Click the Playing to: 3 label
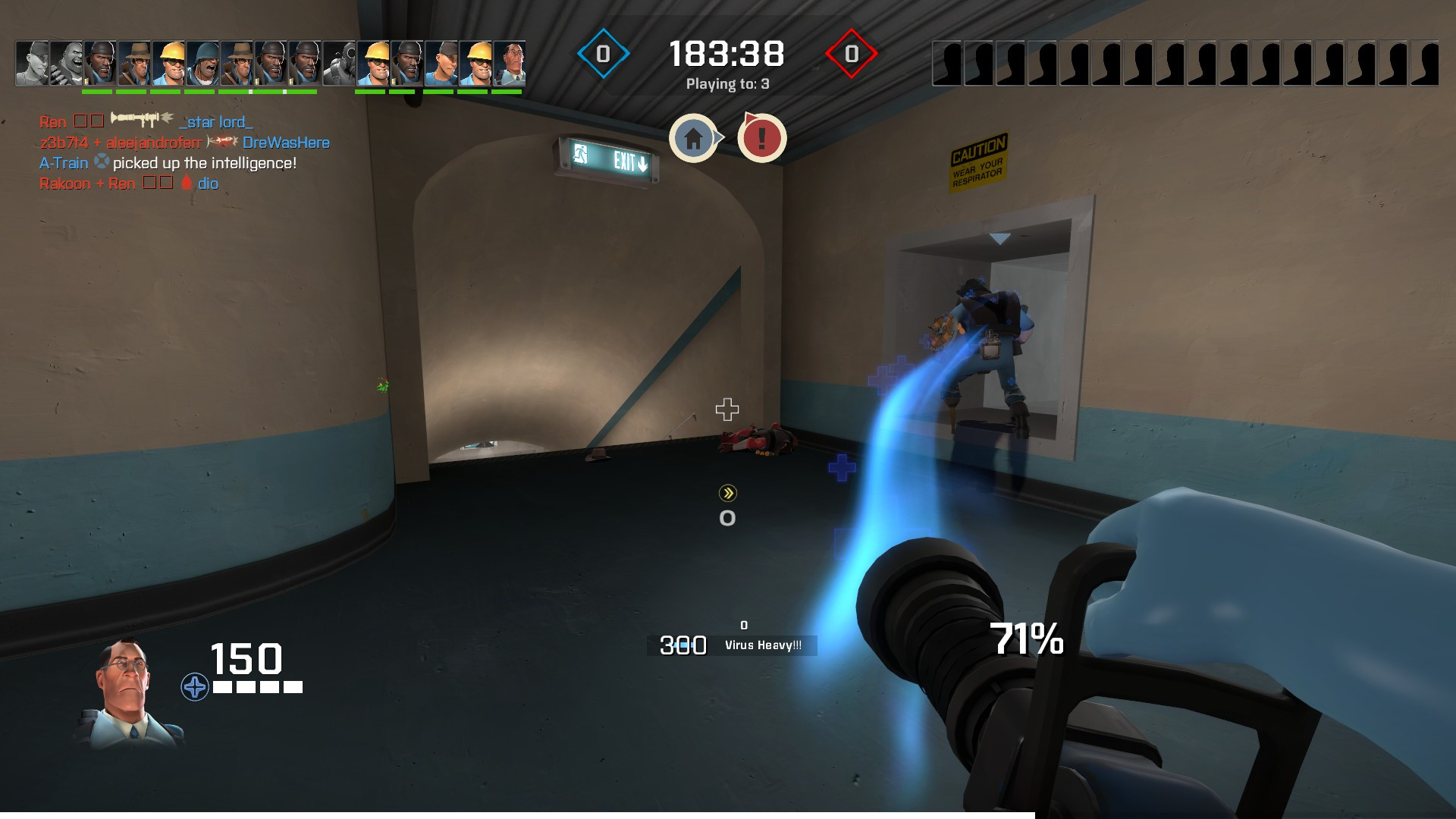 (726, 86)
